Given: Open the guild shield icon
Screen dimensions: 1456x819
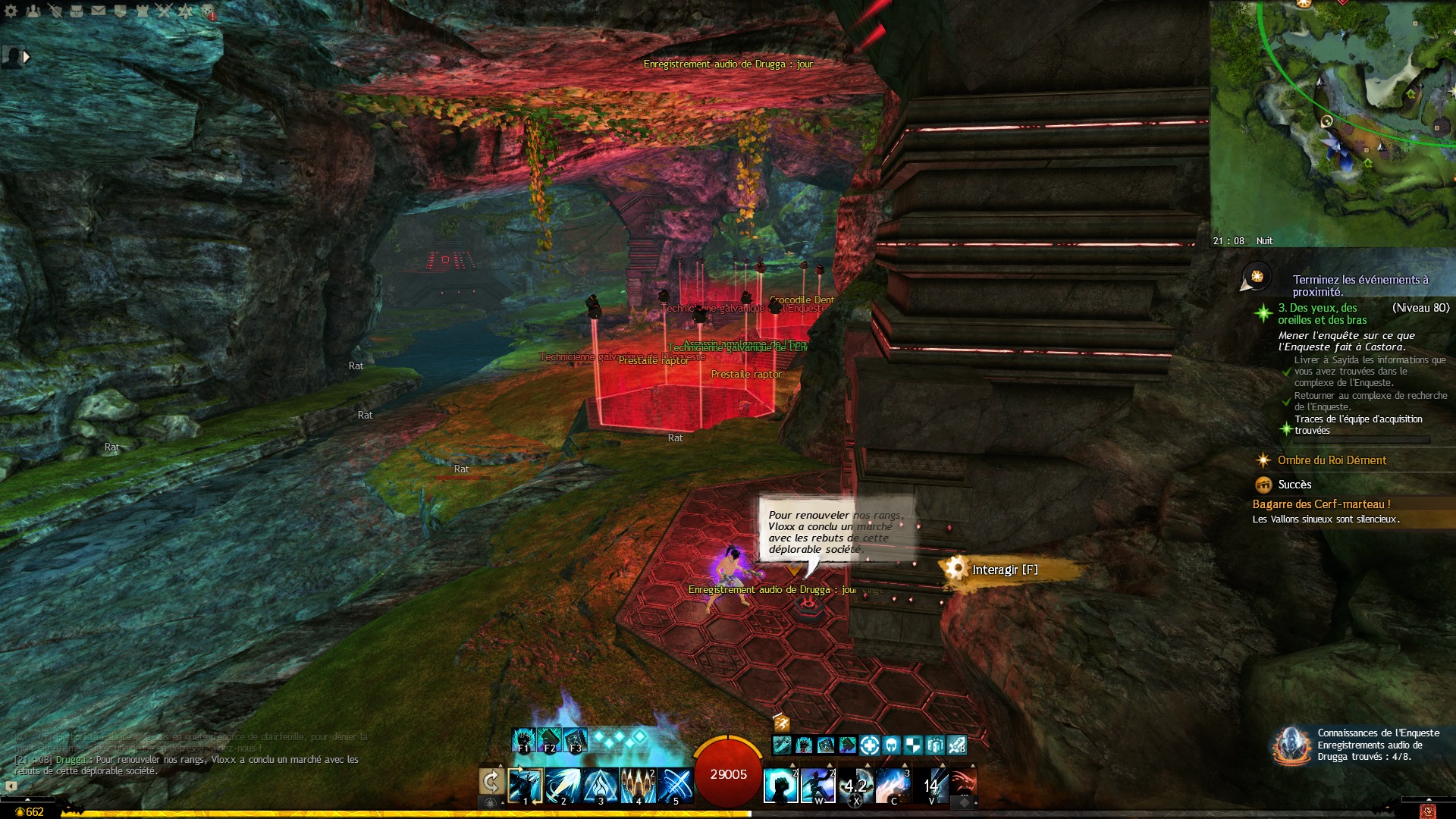Looking at the screenshot, I should point(120,11).
